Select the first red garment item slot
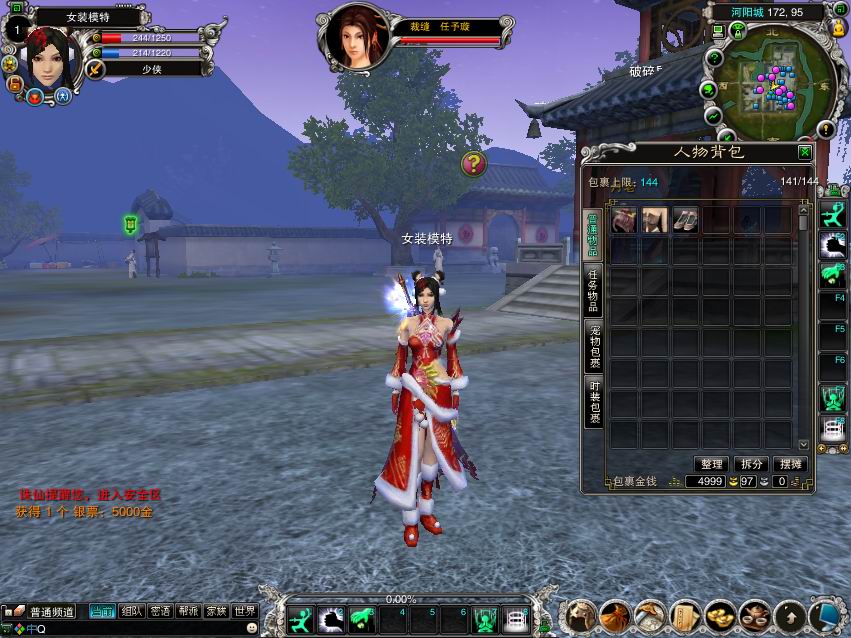Viewport: 851px width, 638px height. [624, 221]
